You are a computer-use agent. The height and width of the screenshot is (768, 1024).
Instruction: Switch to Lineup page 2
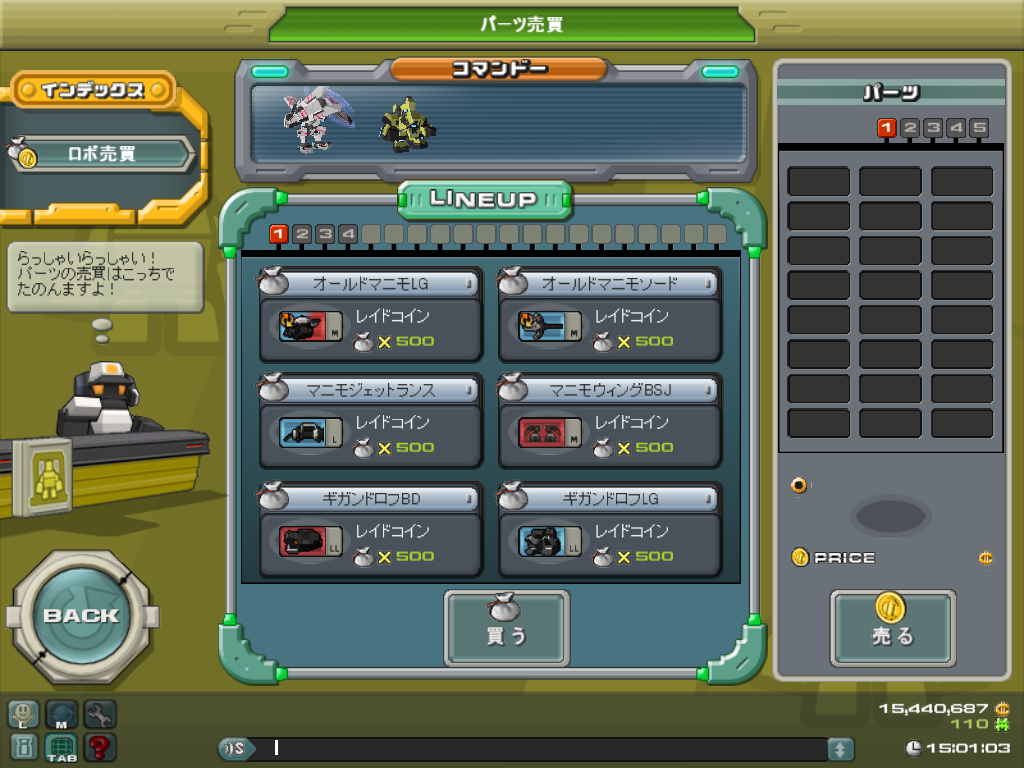302,234
